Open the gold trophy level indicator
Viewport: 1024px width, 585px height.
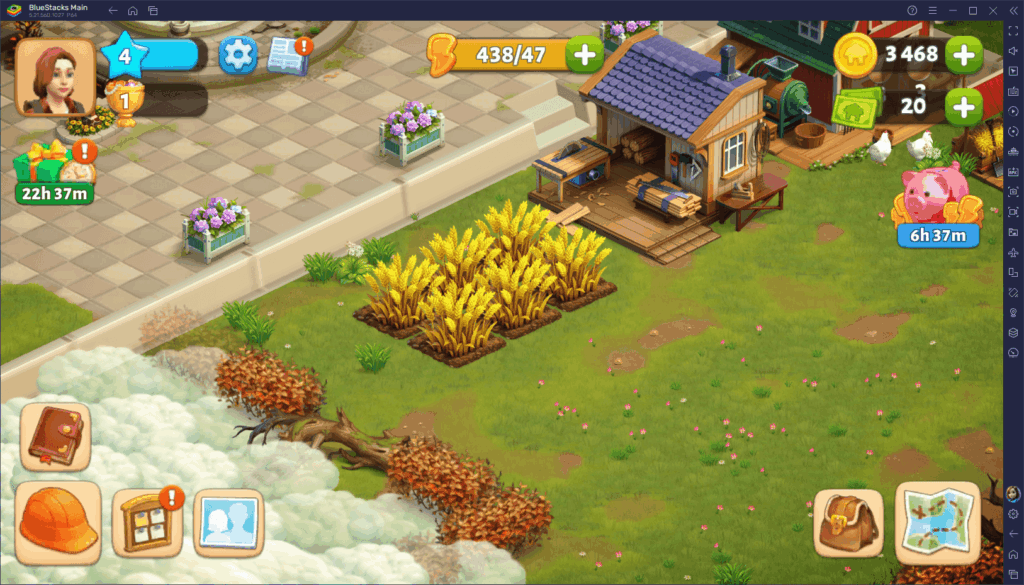(124, 101)
